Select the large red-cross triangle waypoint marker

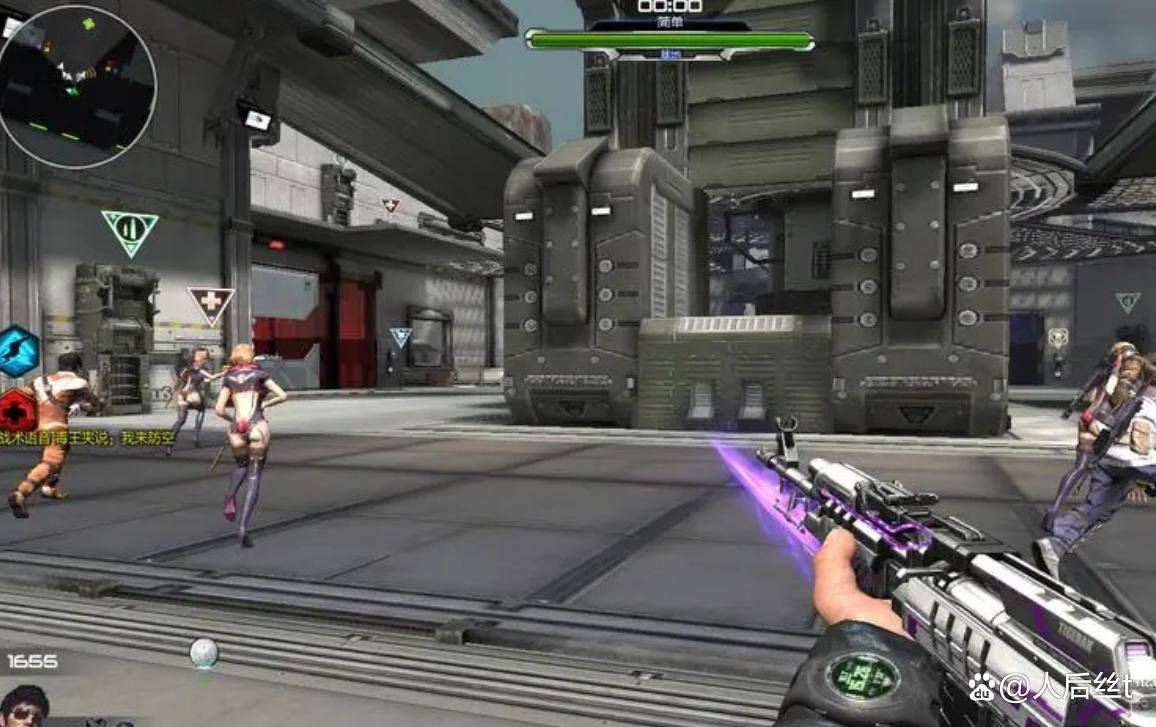point(210,303)
